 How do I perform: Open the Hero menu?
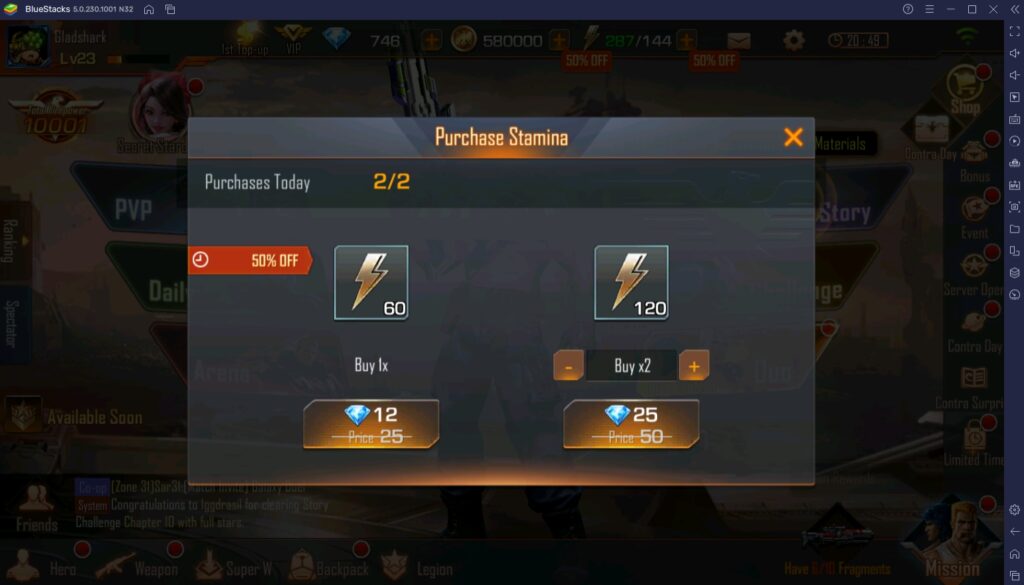60,566
